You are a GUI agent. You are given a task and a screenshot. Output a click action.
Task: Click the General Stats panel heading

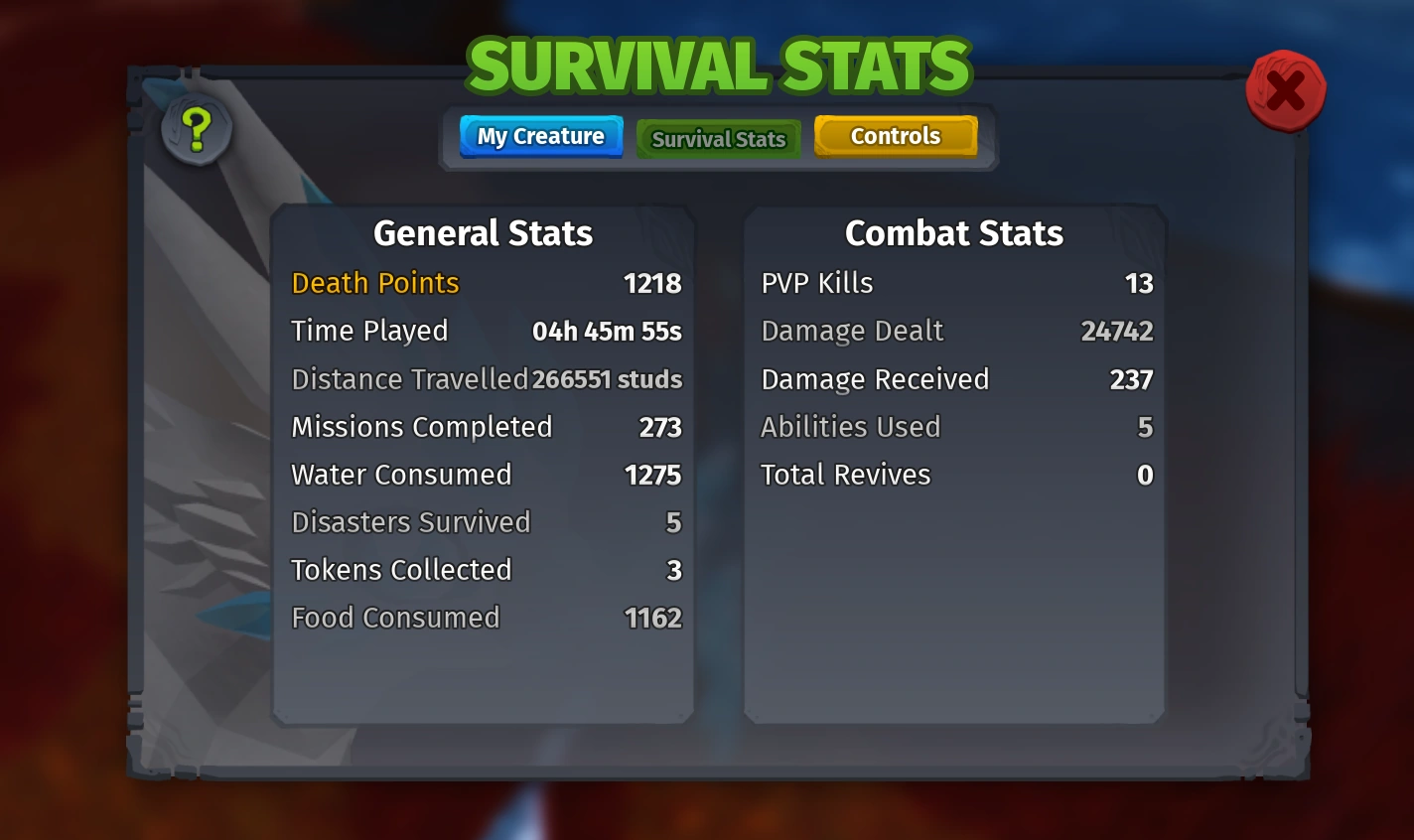click(482, 234)
